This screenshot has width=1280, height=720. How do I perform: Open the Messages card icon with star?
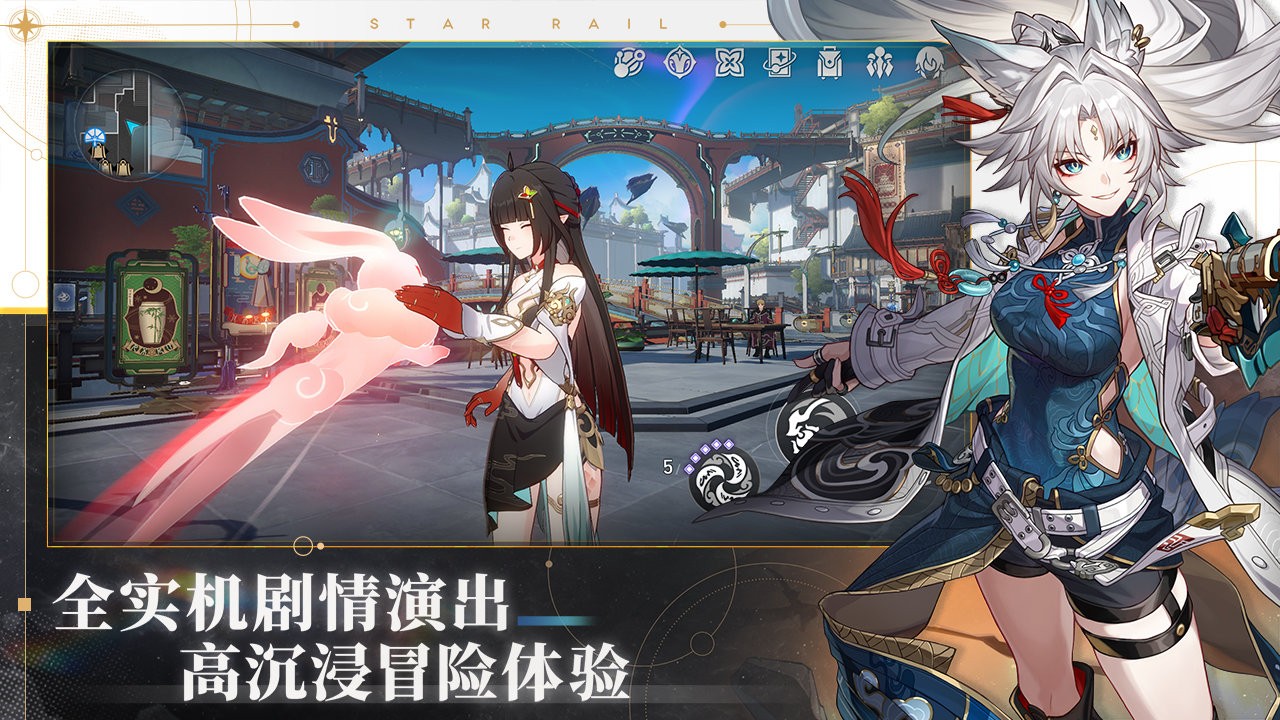(x=781, y=62)
